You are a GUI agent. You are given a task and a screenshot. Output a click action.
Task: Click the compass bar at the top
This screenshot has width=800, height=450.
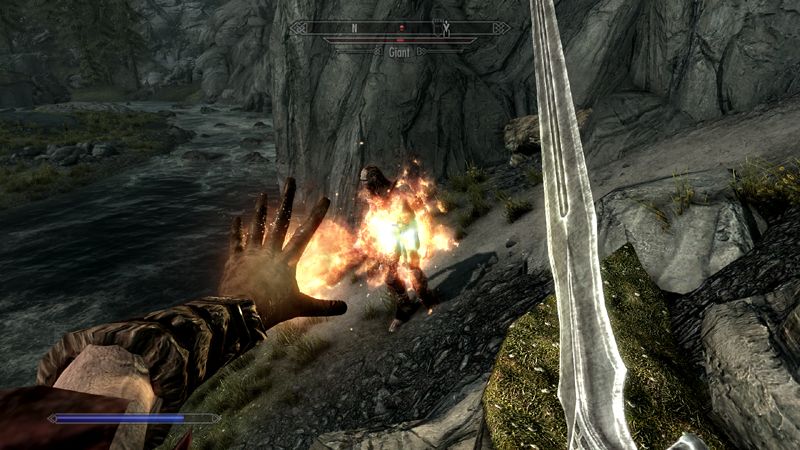400,28
